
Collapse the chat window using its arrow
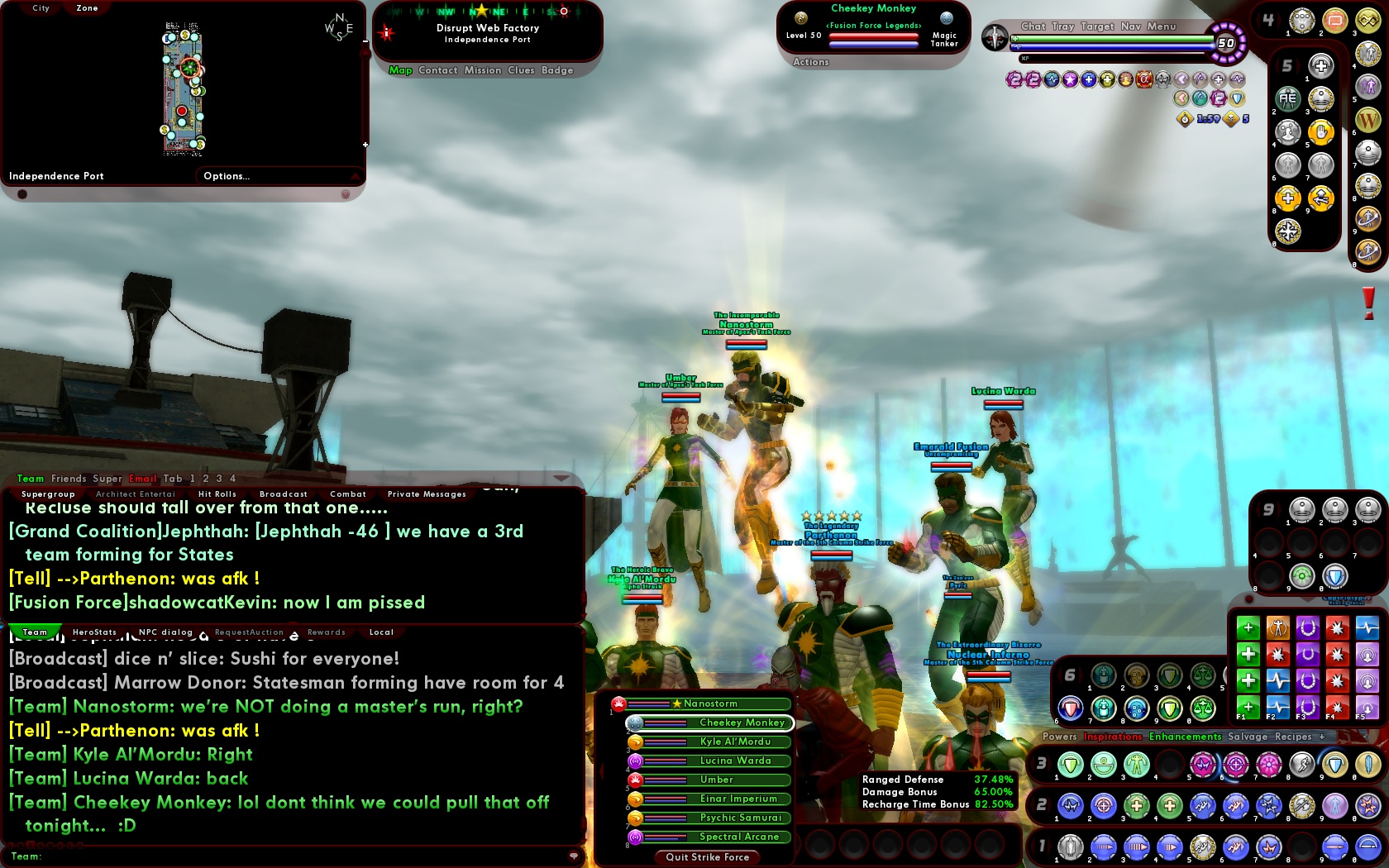[x=561, y=478]
